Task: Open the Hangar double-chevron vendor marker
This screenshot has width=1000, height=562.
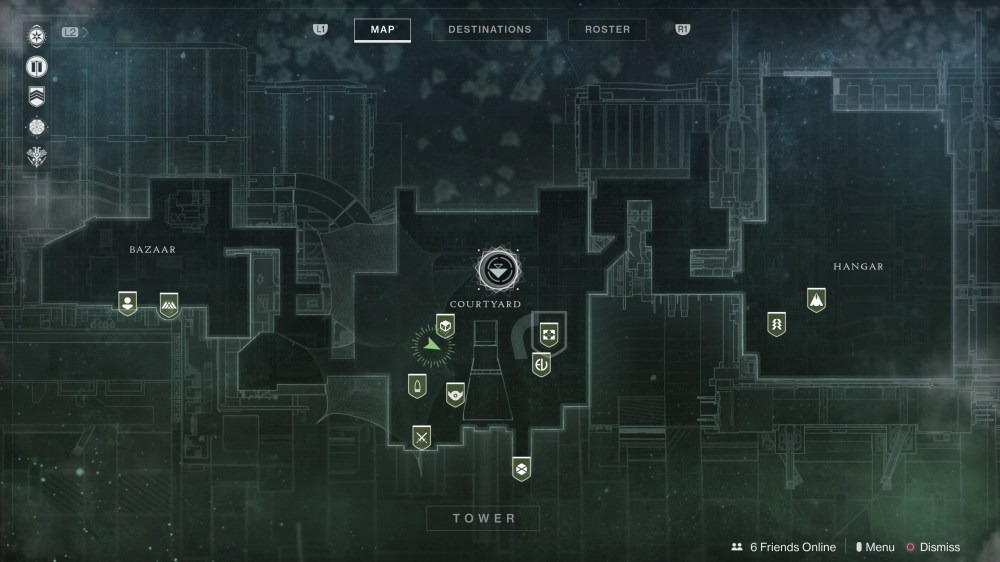Action: (x=776, y=324)
